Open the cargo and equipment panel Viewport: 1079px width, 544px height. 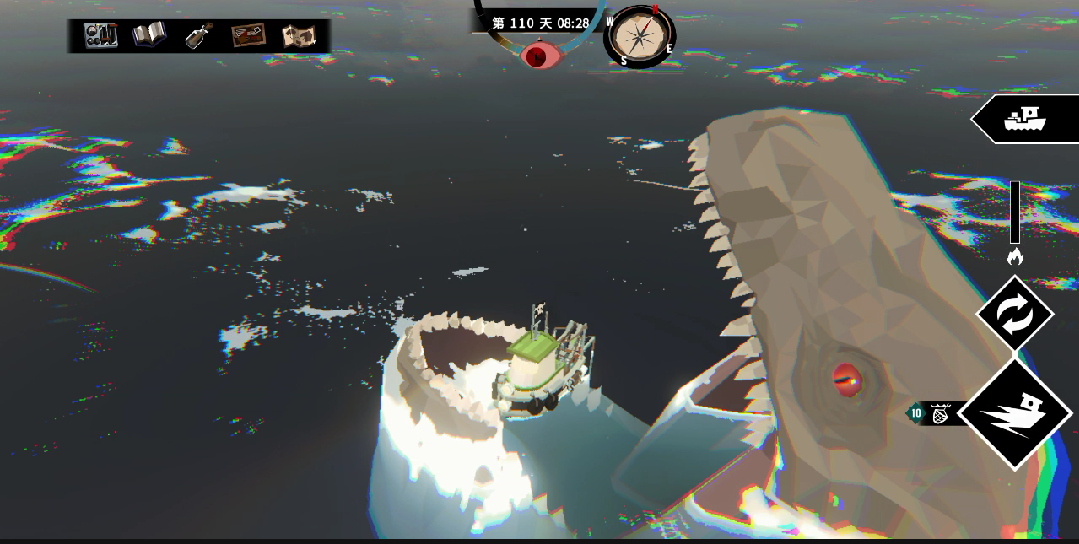tap(100, 36)
